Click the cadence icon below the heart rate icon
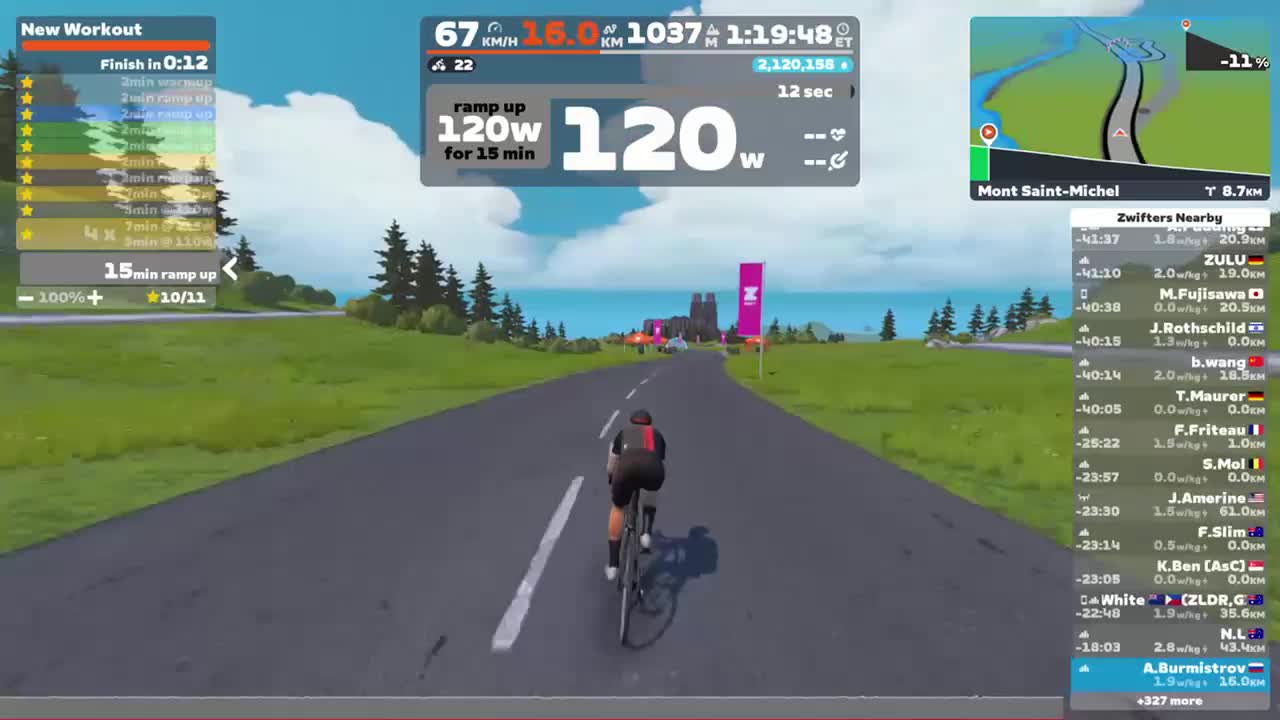The image size is (1280, 720). 840,160
